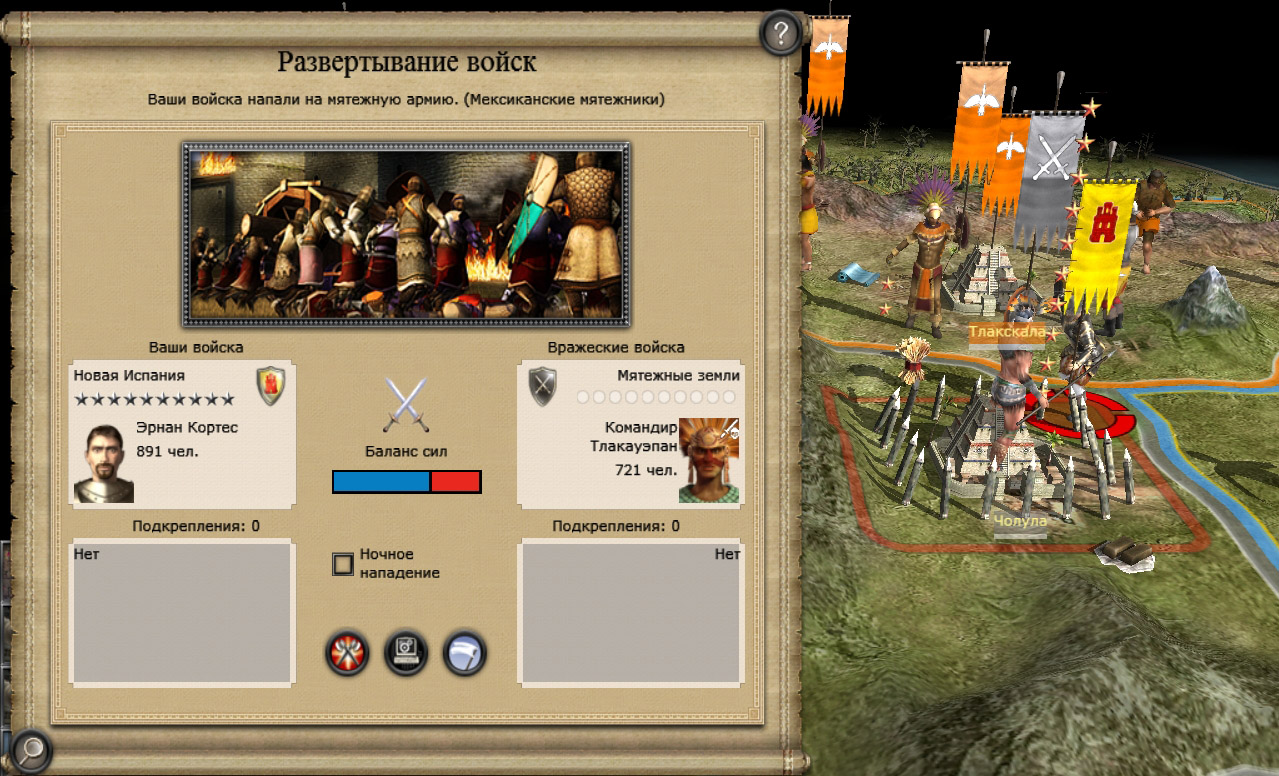
Task: Click the magnifying glass button
Action: click(x=31, y=746)
